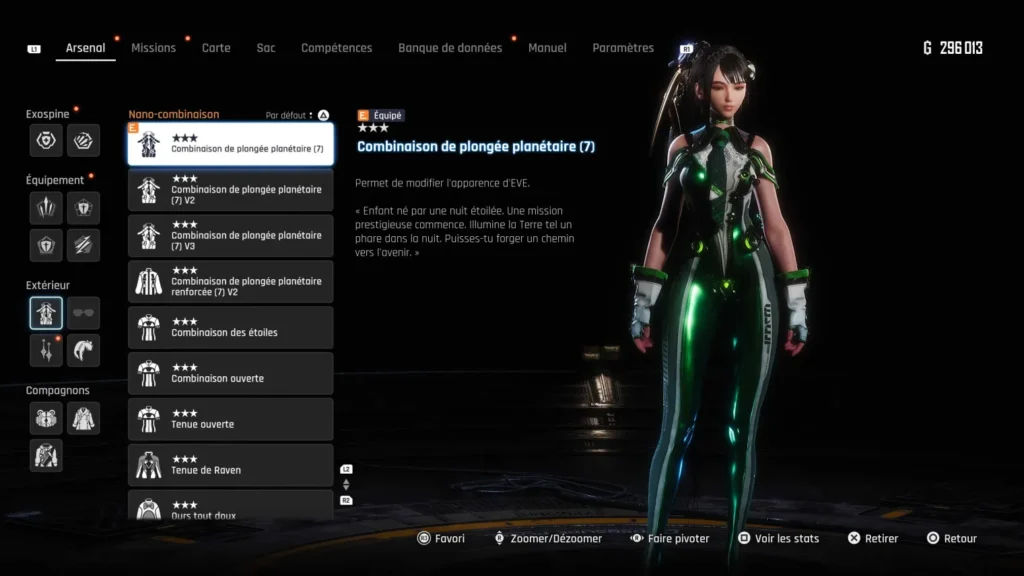This screenshot has height=576, width=1024.
Task: Open the ponytail hairstyle slot
Action: coord(84,350)
